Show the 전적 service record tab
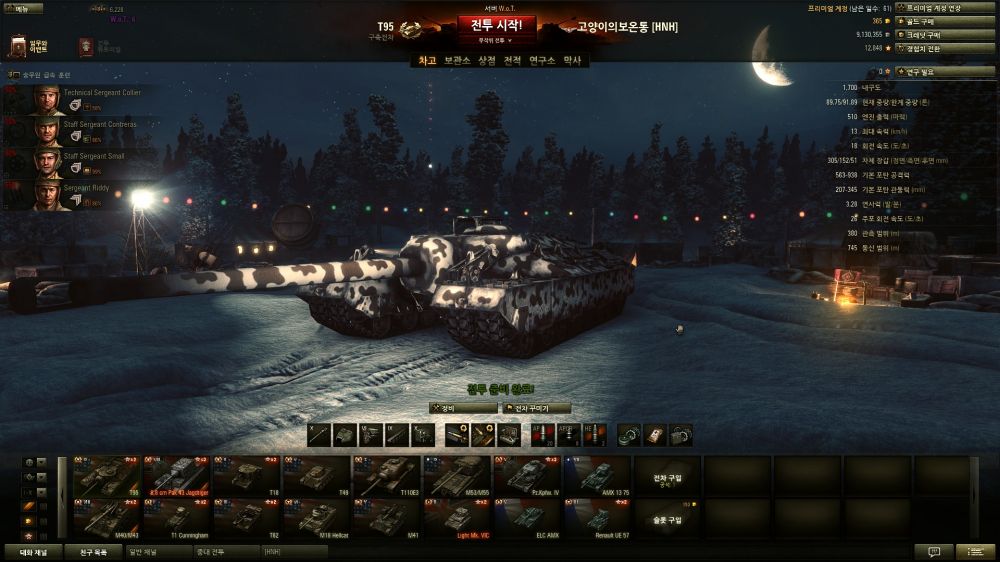Screen dimensions: 1000x562 click(x=512, y=61)
